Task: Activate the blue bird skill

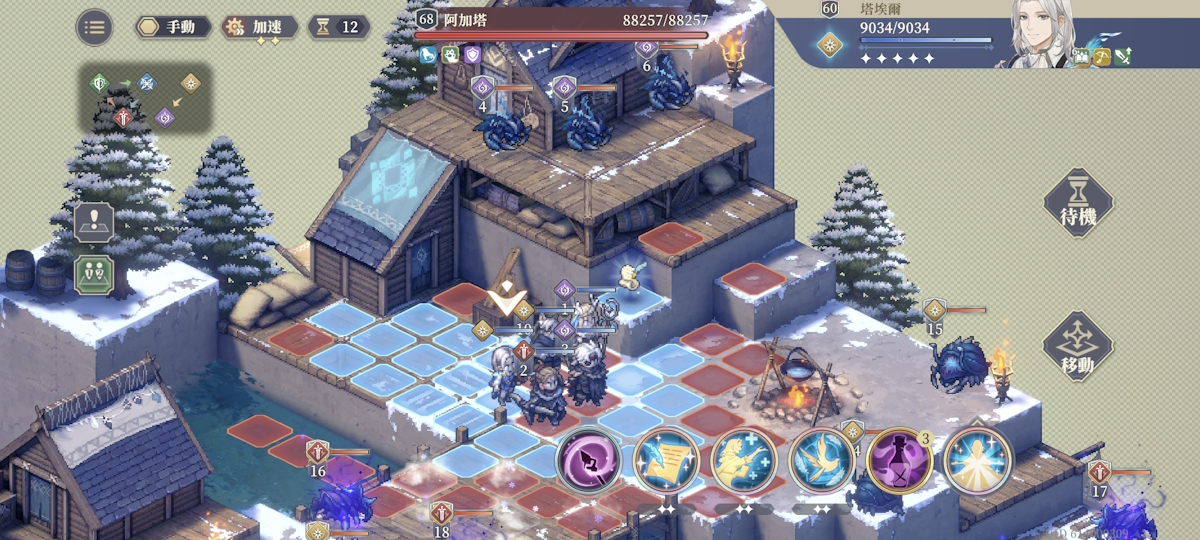Action: [822, 461]
